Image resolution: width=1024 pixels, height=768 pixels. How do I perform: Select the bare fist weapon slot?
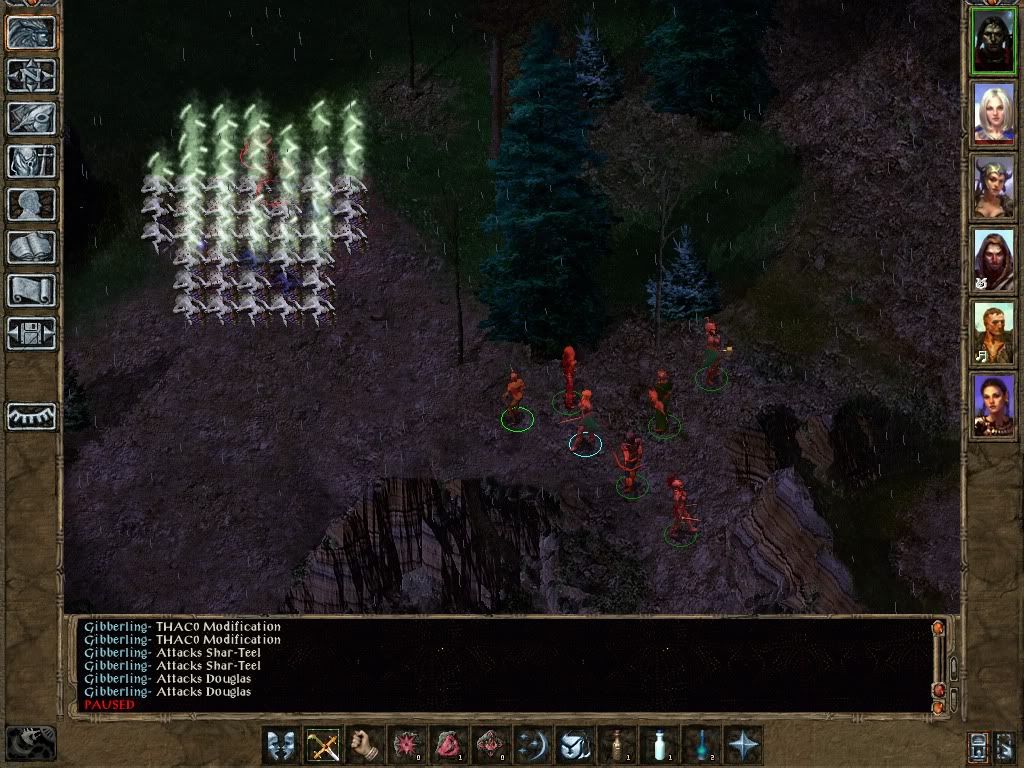(x=365, y=745)
